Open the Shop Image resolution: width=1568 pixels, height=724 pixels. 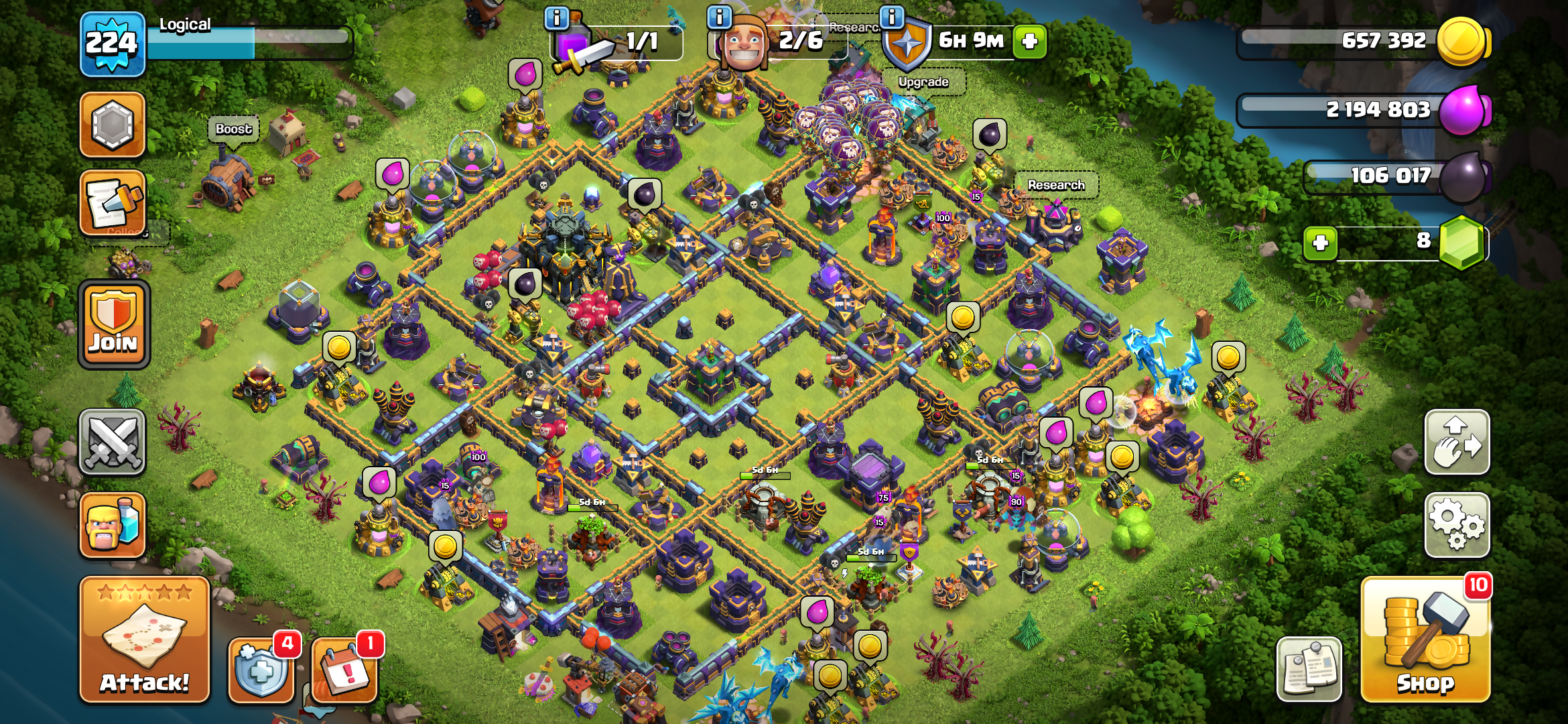coord(1425,640)
